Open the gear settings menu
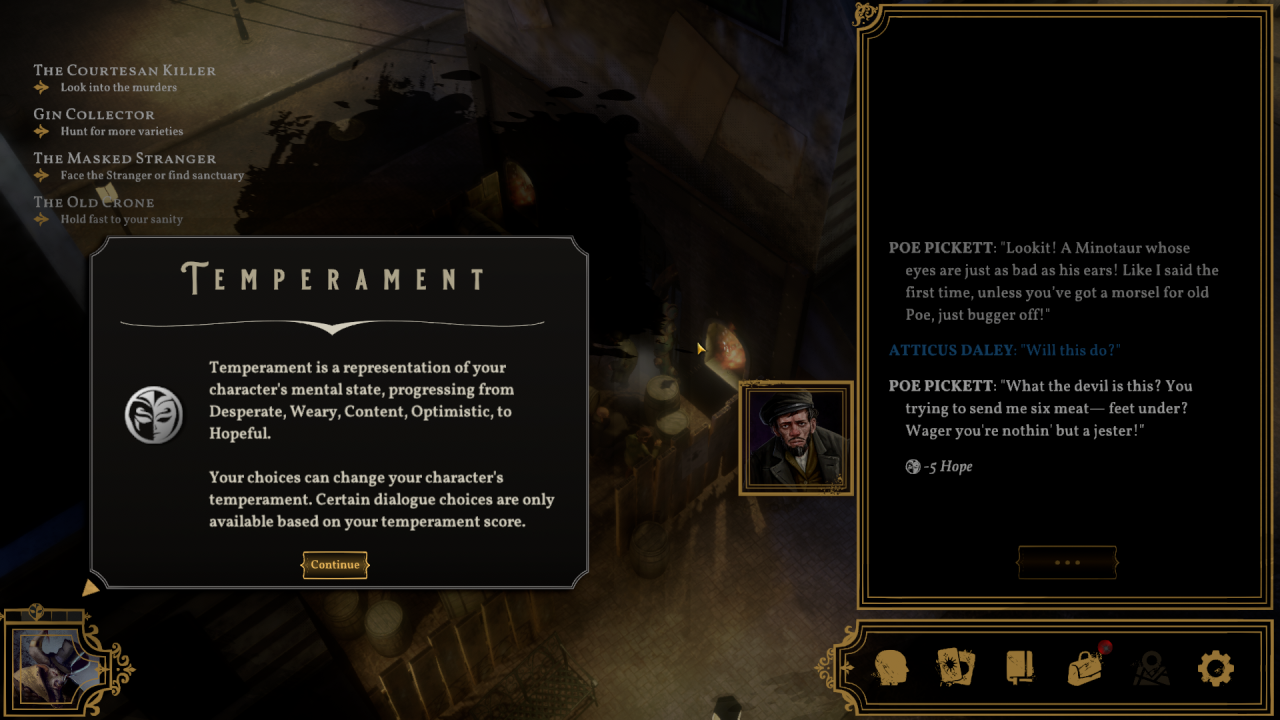Screen dimensions: 1280x720 (x=1215, y=667)
